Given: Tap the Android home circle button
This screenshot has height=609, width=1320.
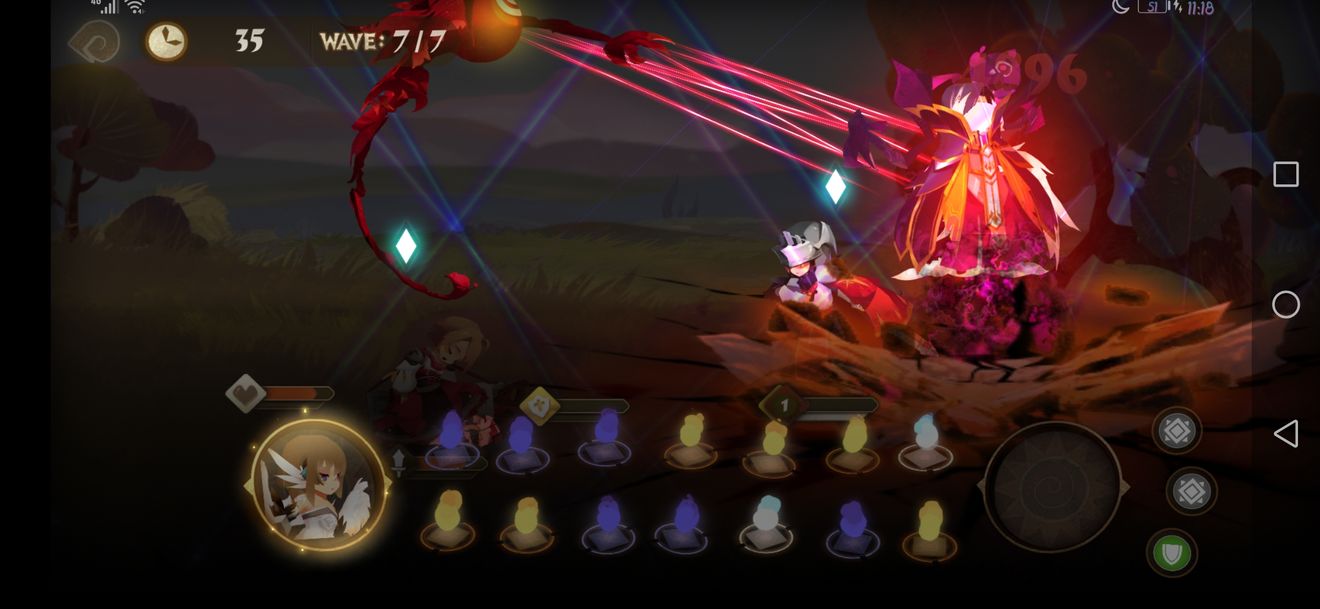Looking at the screenshot, I should (x=1286, y=305).
